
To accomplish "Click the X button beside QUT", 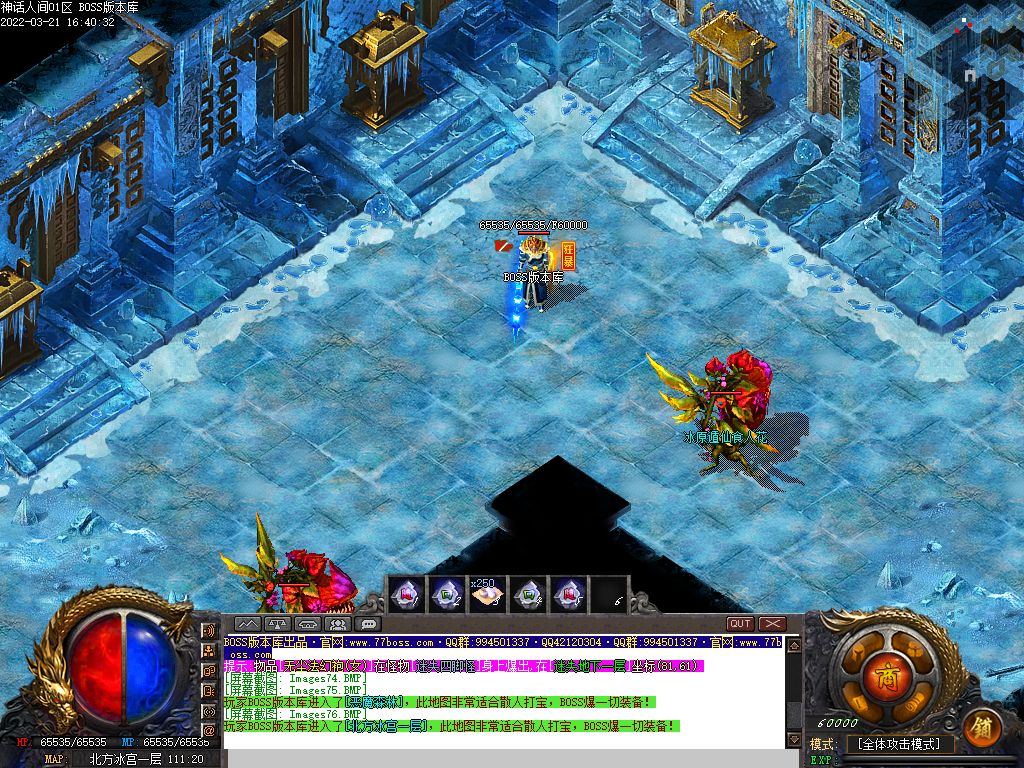I will coord(771,623).
